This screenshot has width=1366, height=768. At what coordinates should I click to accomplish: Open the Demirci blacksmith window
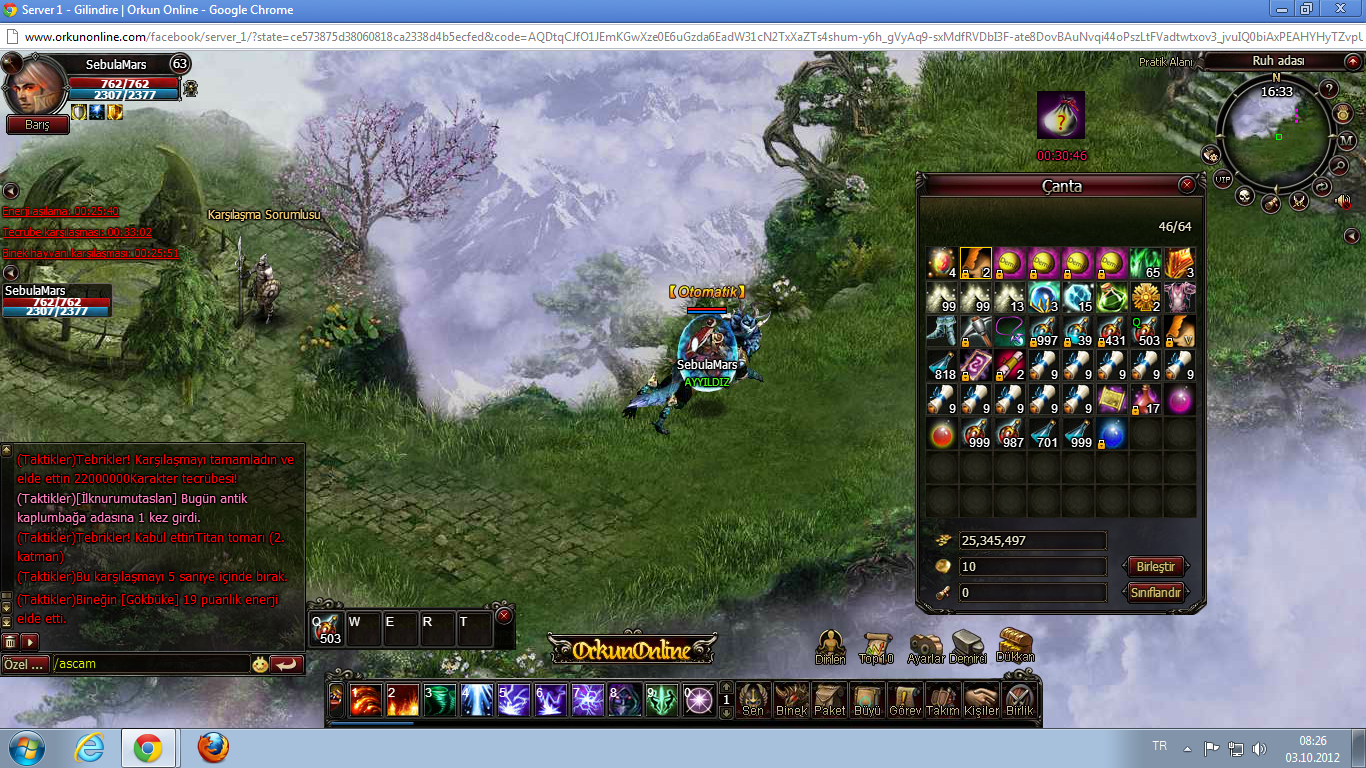pos(966,643)
